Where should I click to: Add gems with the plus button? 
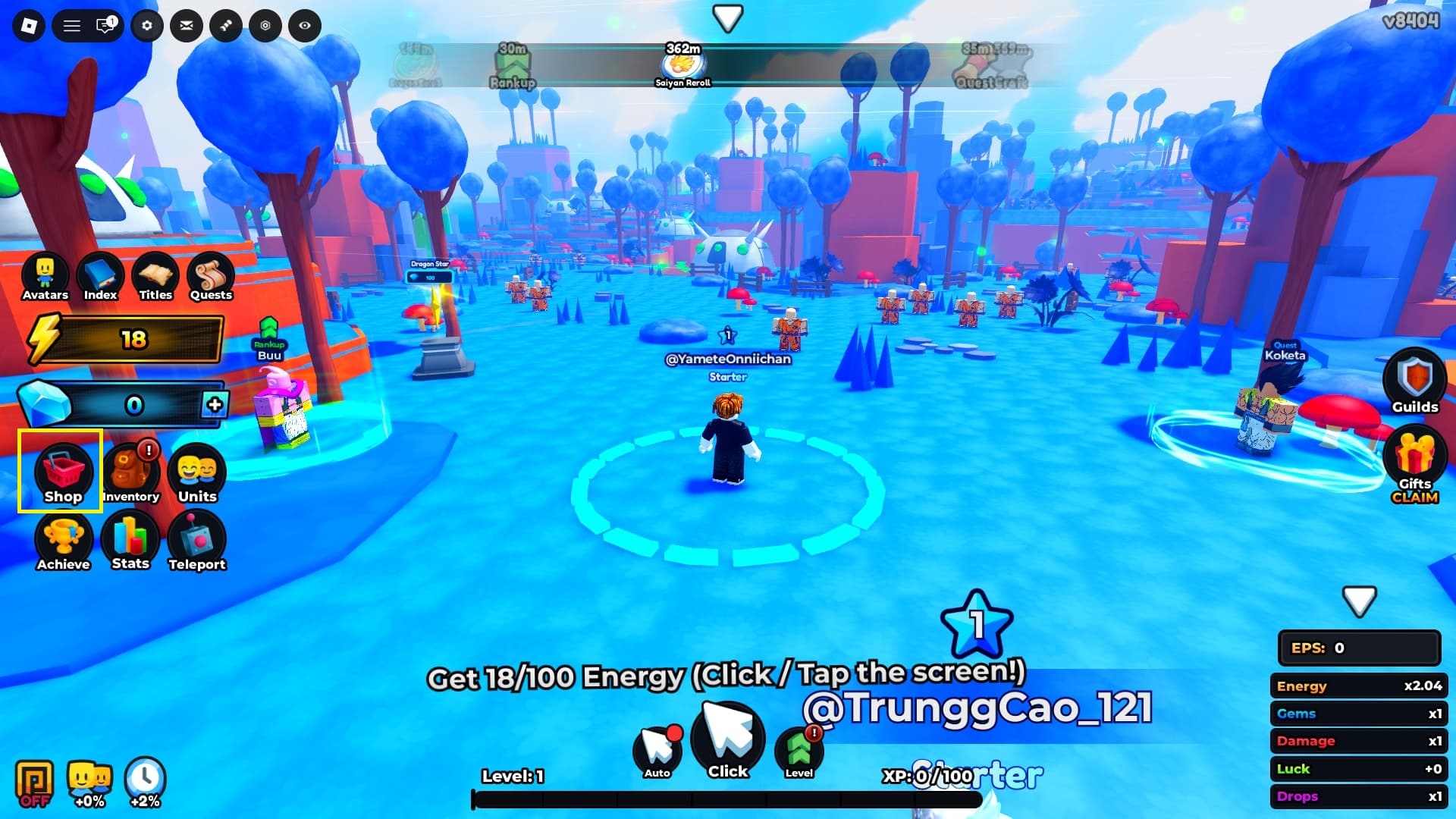click(x=215, y=404)
